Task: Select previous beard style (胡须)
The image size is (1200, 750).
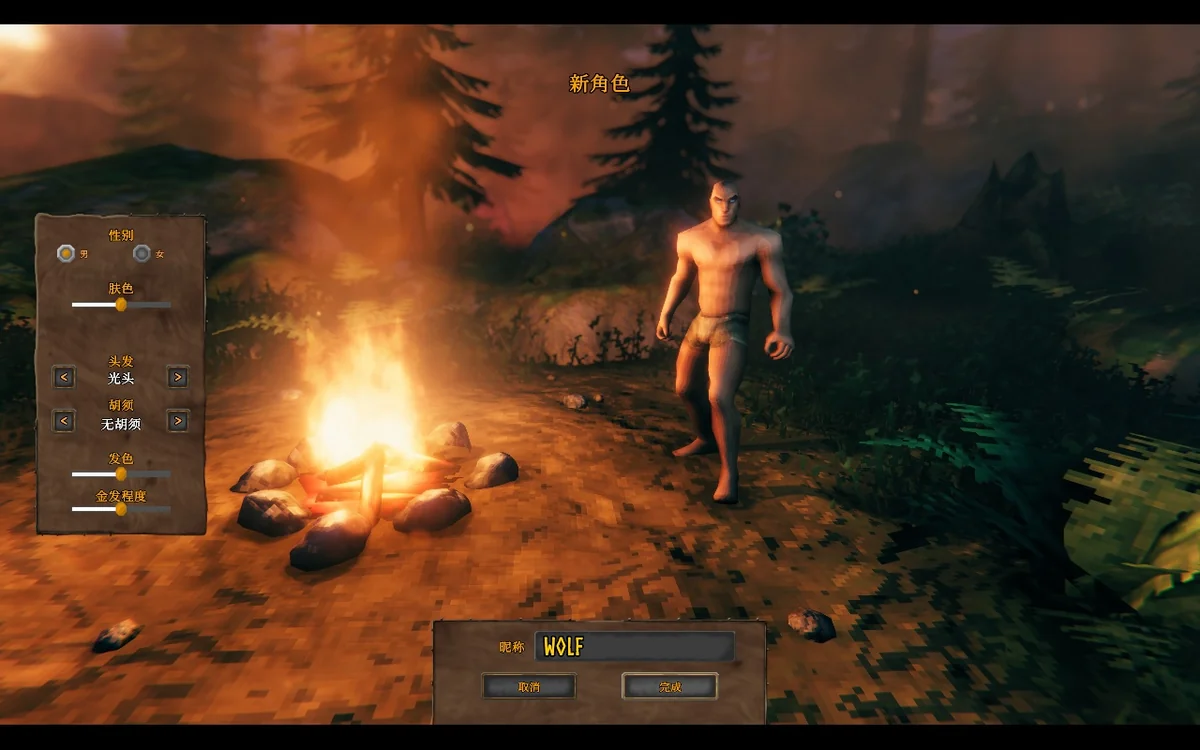Action: tap(64, 421)
